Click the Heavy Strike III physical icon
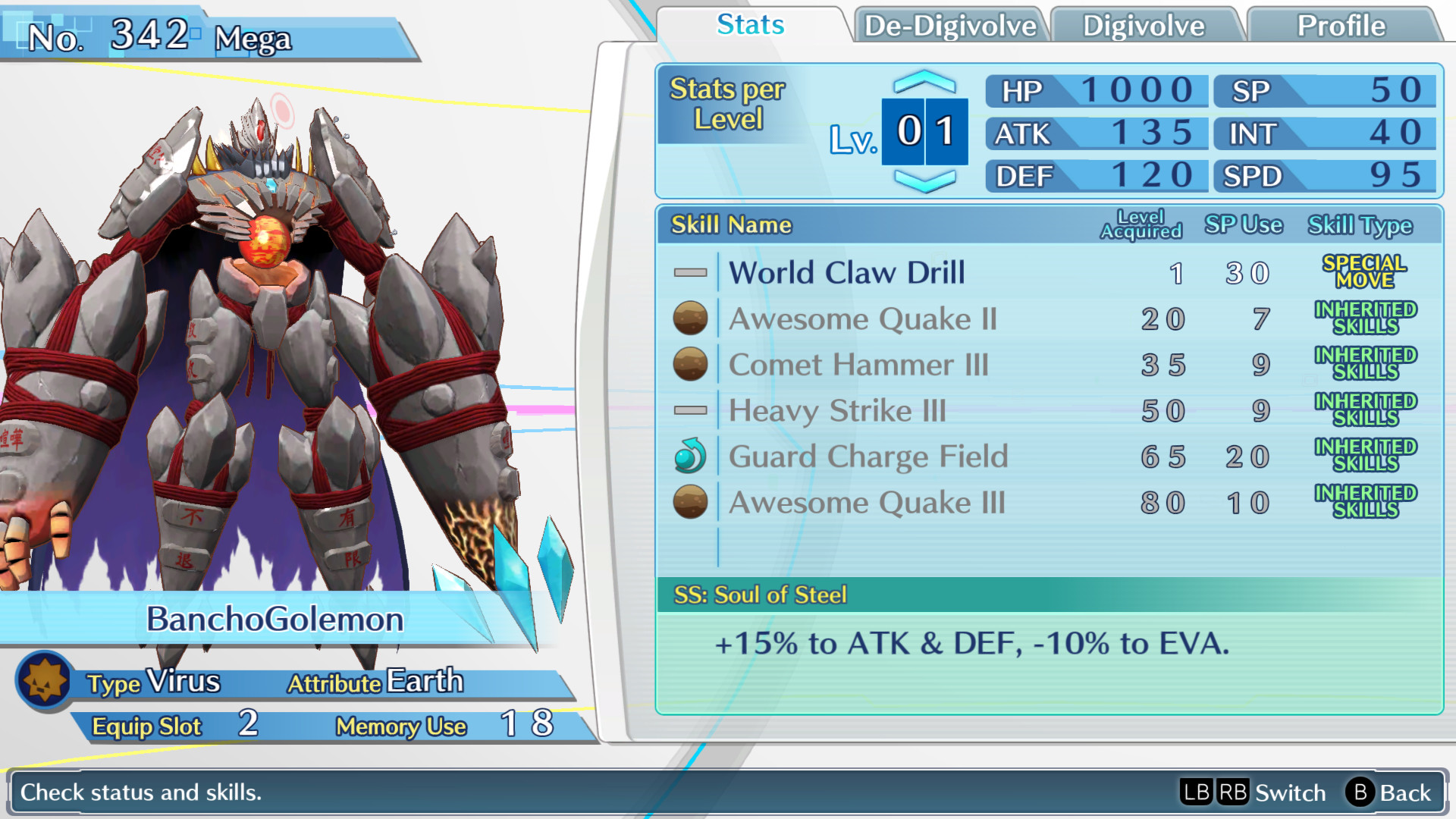The width and height of the screenshot is (1456, 819). (689, 410)
